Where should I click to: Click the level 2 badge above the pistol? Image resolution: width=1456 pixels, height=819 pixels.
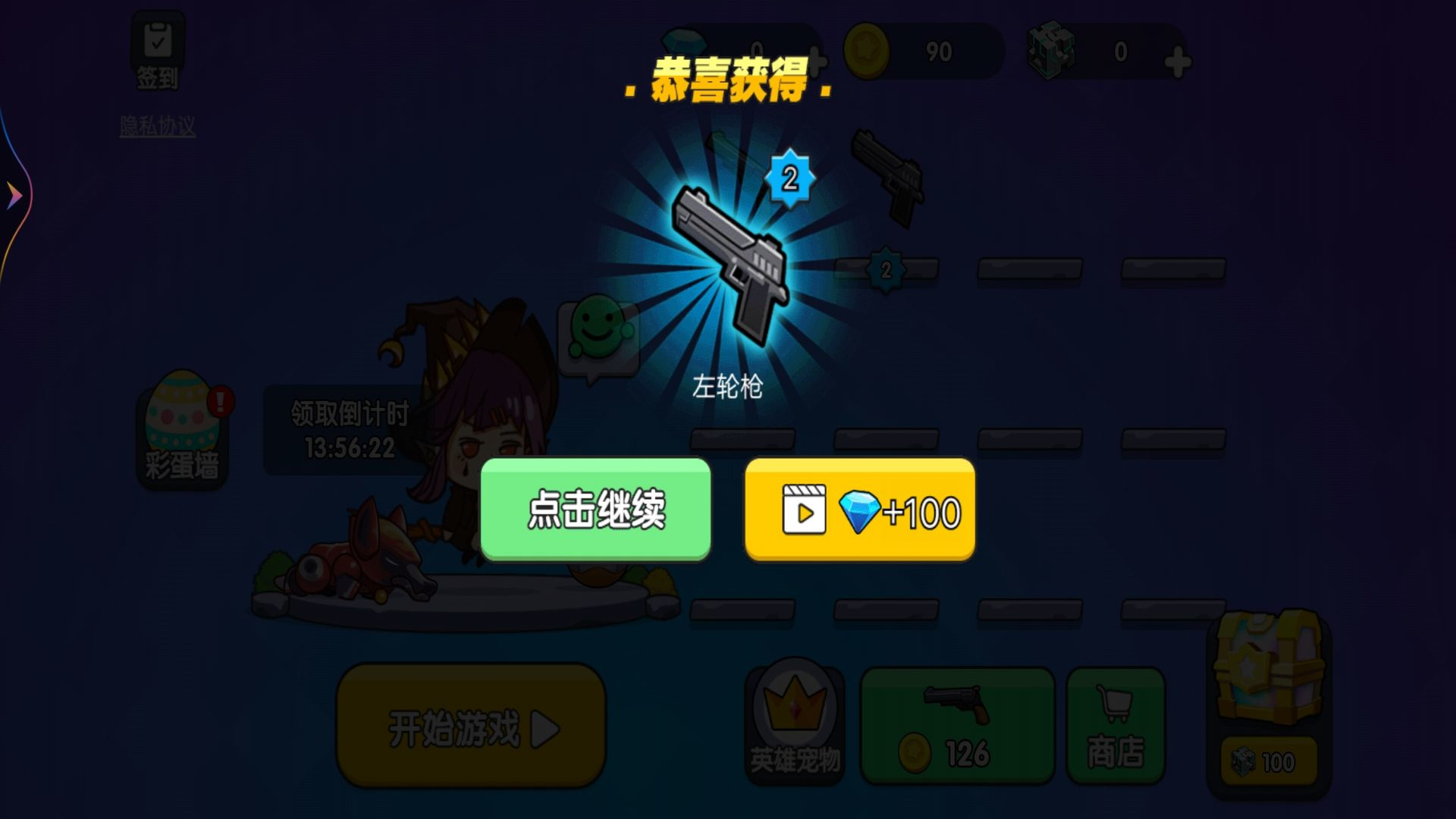pyautogui.click(x=789, y=180)
